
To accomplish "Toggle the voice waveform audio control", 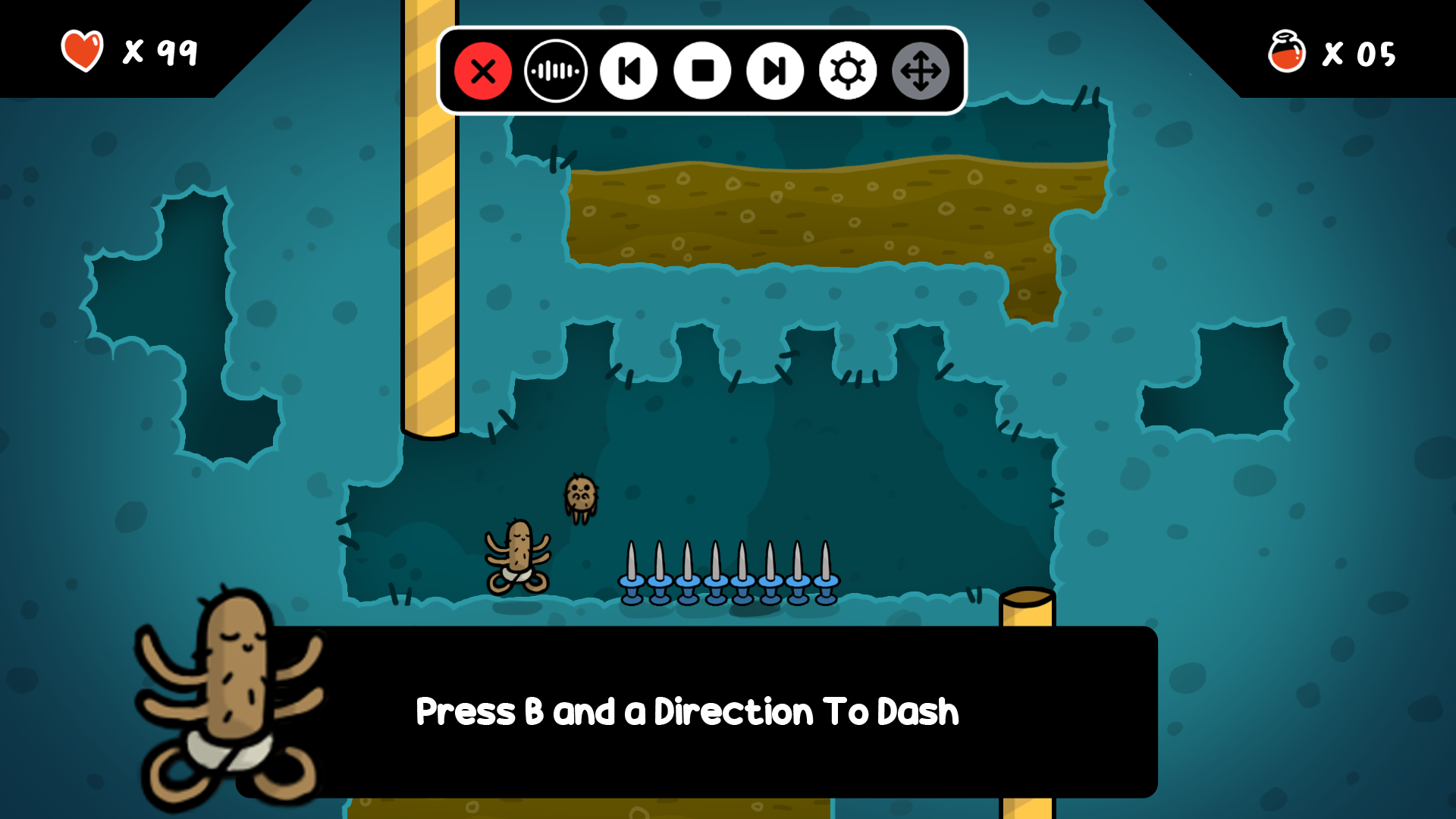I will 556,71.
